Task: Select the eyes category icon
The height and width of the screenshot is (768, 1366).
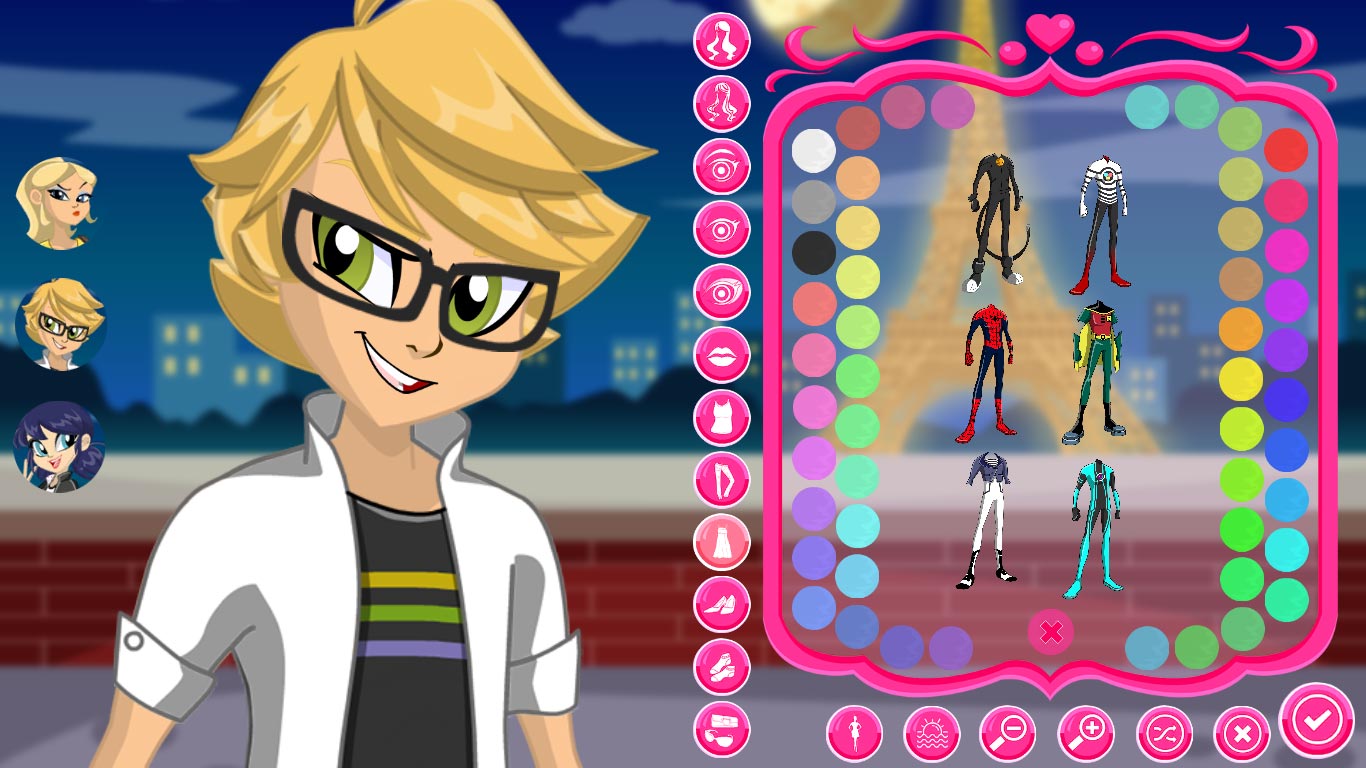Action: (722, 165)
